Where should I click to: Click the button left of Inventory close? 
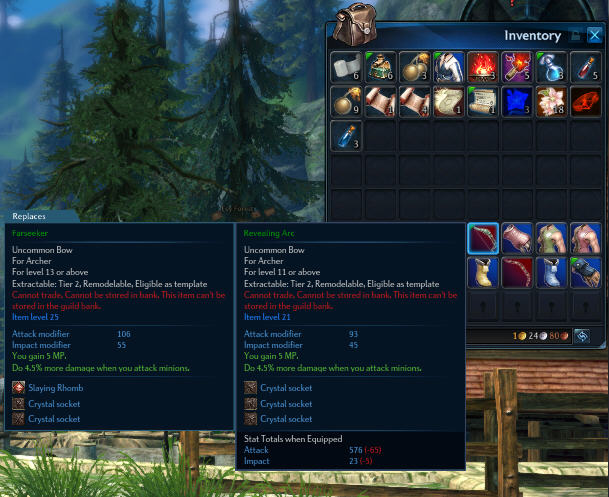(x=576, y=34)
